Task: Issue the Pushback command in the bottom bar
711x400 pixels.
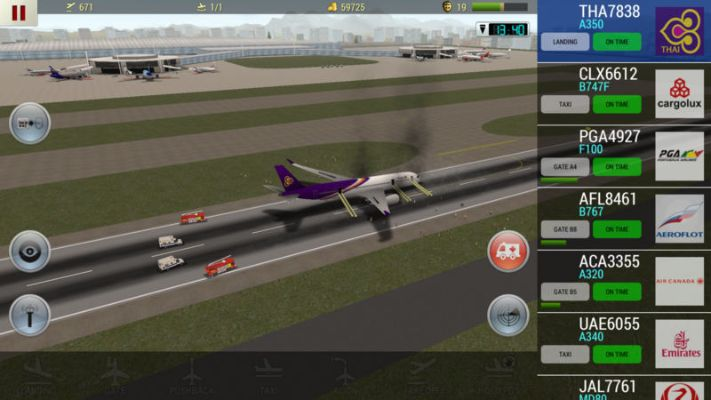Action: click(x=191, y=380)
